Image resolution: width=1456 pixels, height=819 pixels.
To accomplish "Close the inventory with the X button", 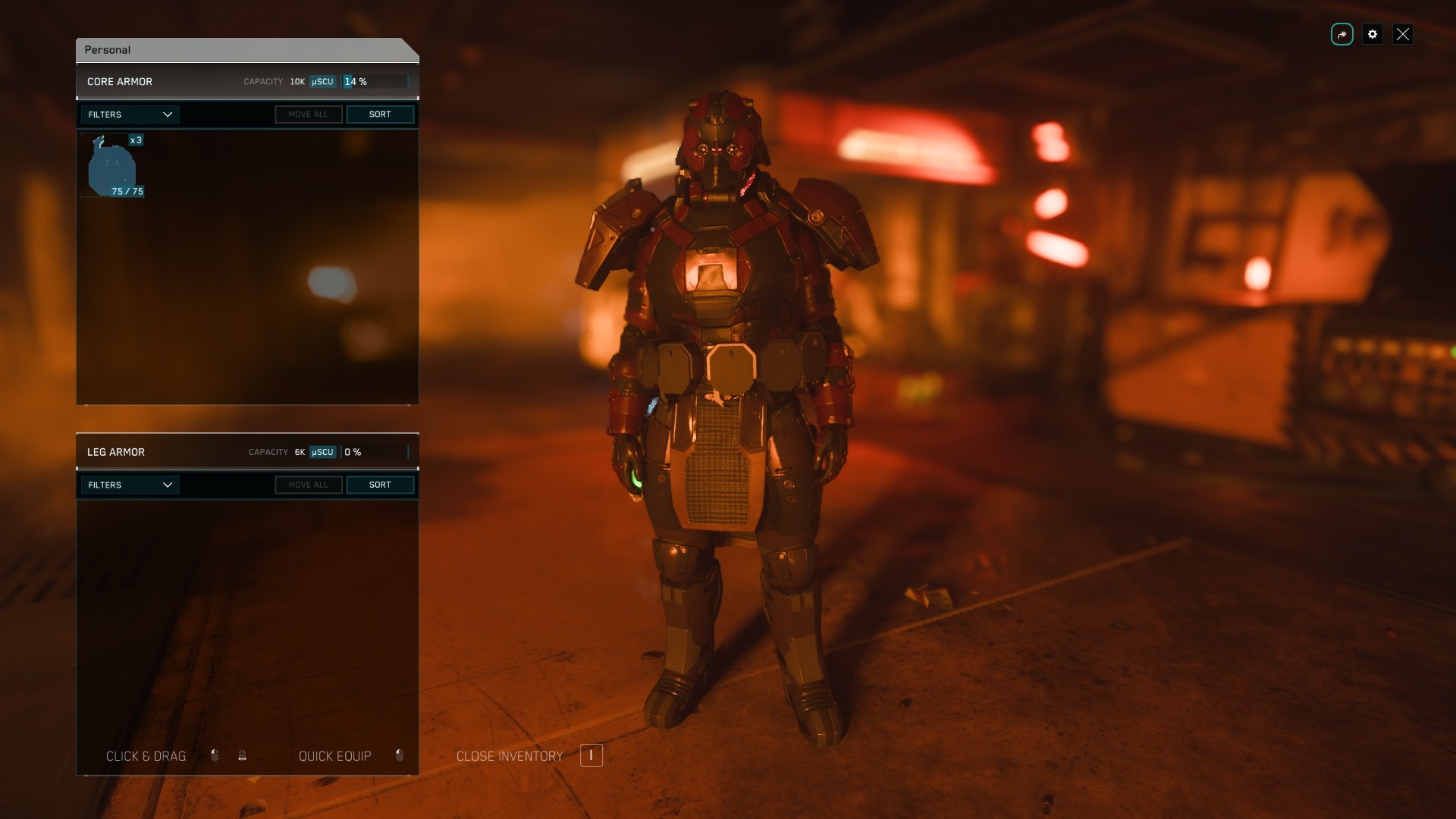I will tap(1403, 34).
